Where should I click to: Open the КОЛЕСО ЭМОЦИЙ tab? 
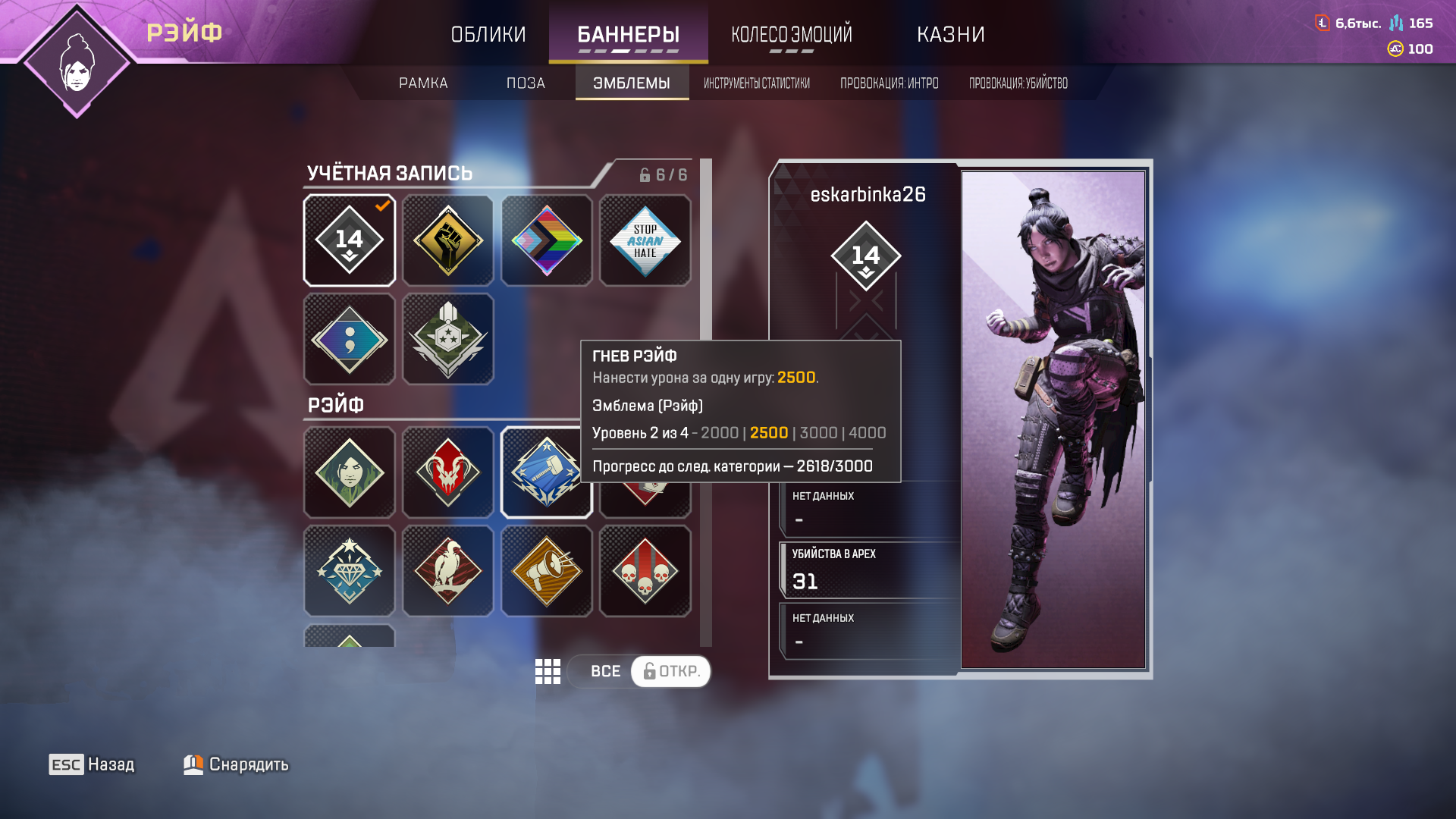coord(791,34)
